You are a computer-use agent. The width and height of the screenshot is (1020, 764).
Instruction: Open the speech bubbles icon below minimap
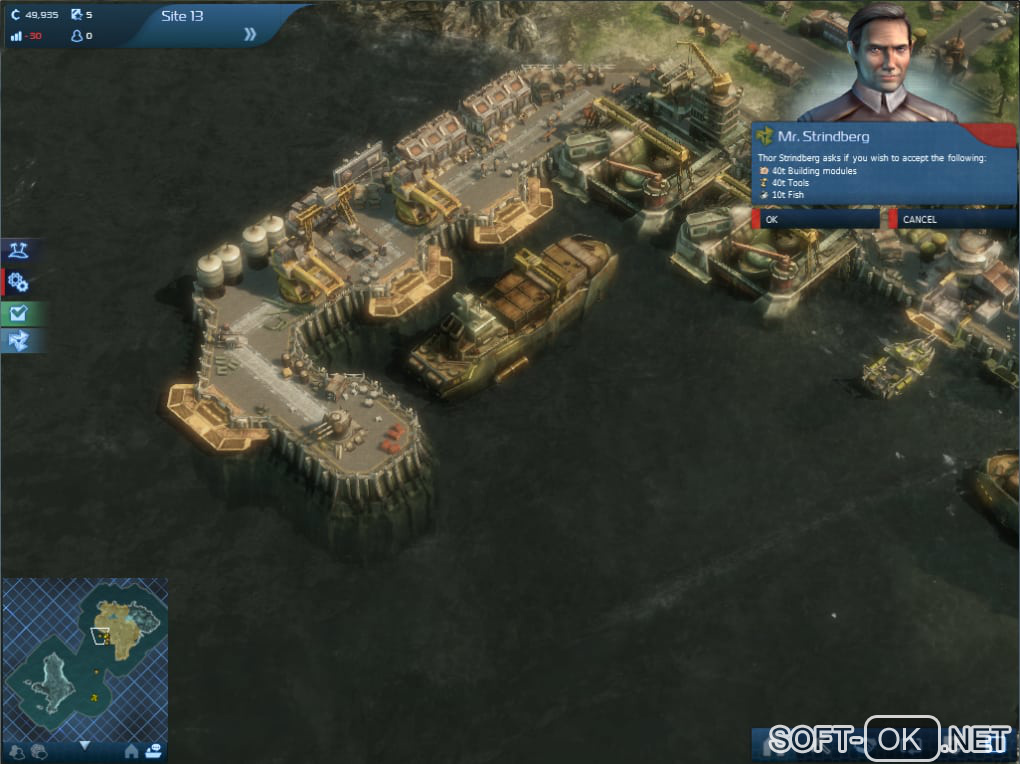(x=39, y=751)
